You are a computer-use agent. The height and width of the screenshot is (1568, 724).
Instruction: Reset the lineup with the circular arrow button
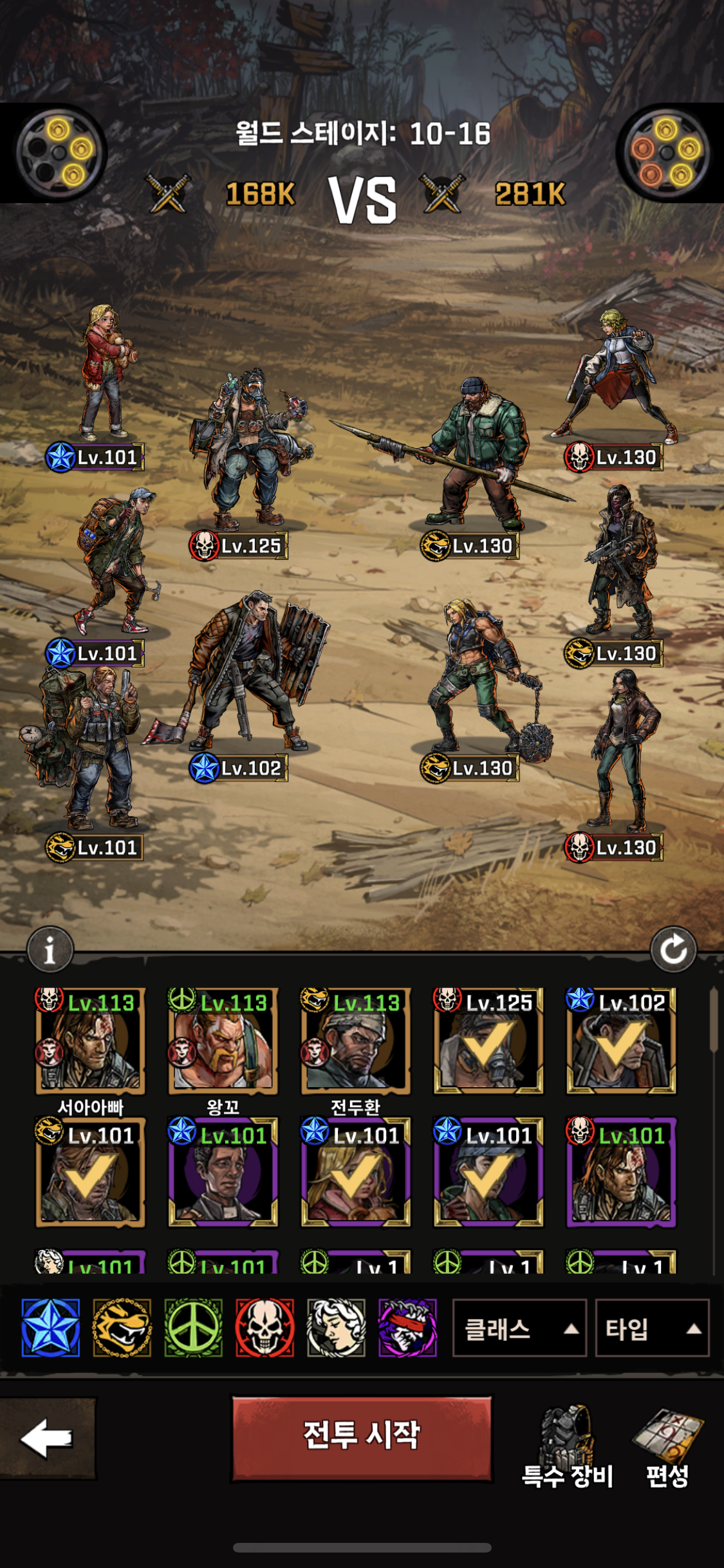click(x=673, y=949)
